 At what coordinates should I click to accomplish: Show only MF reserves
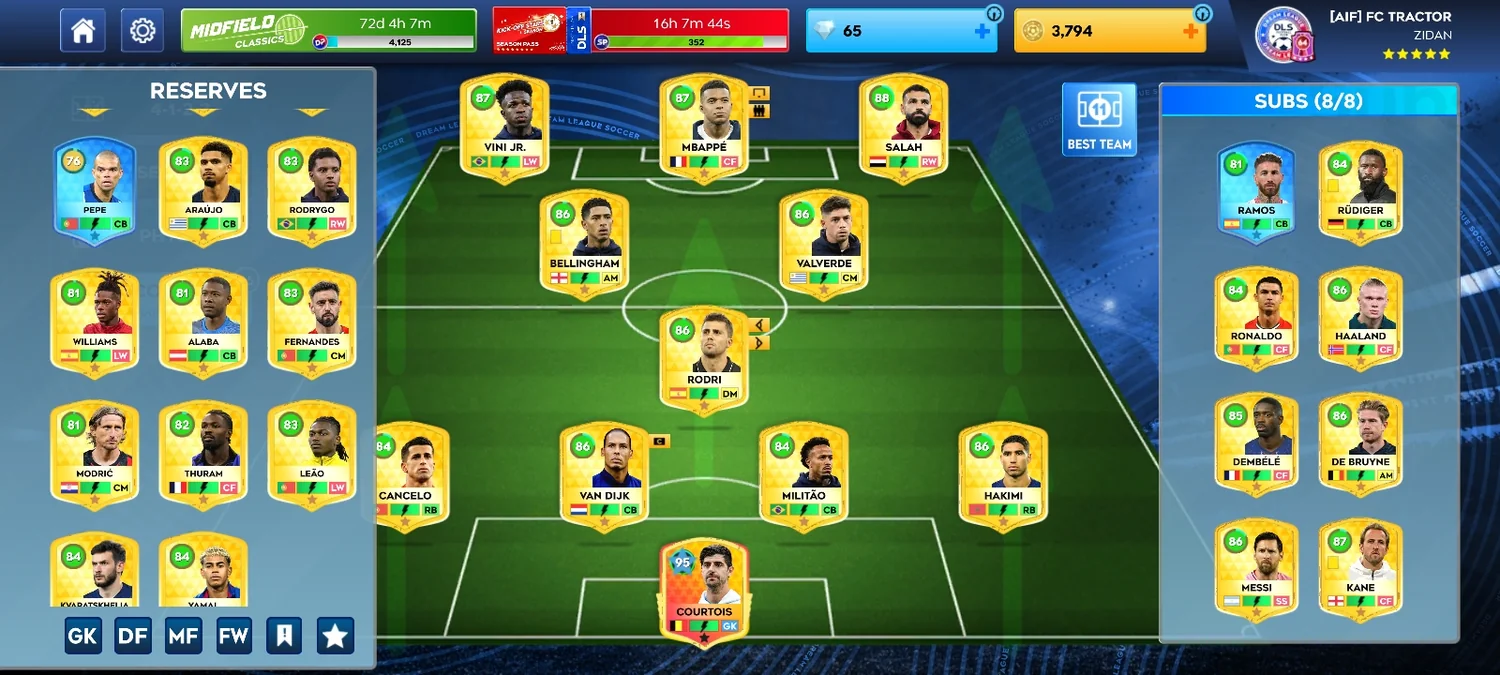pyautogui.click(x=183, y=635)
